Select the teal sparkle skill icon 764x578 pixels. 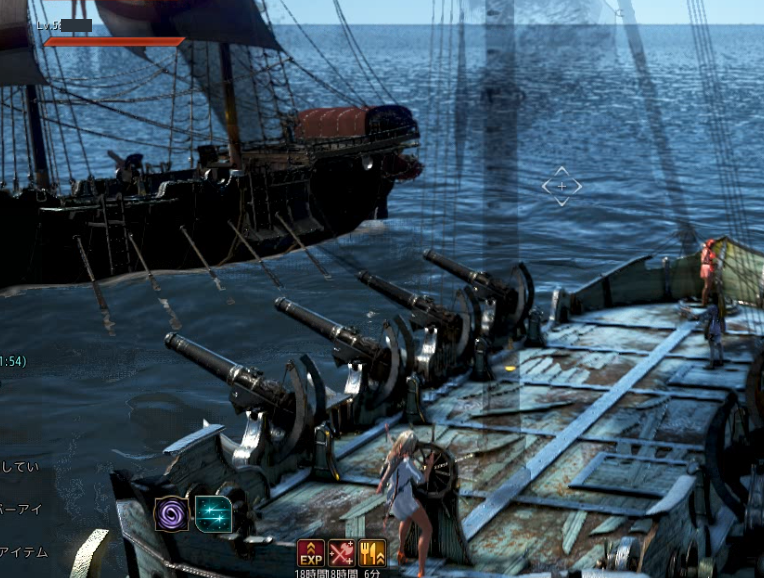(213, 514)
